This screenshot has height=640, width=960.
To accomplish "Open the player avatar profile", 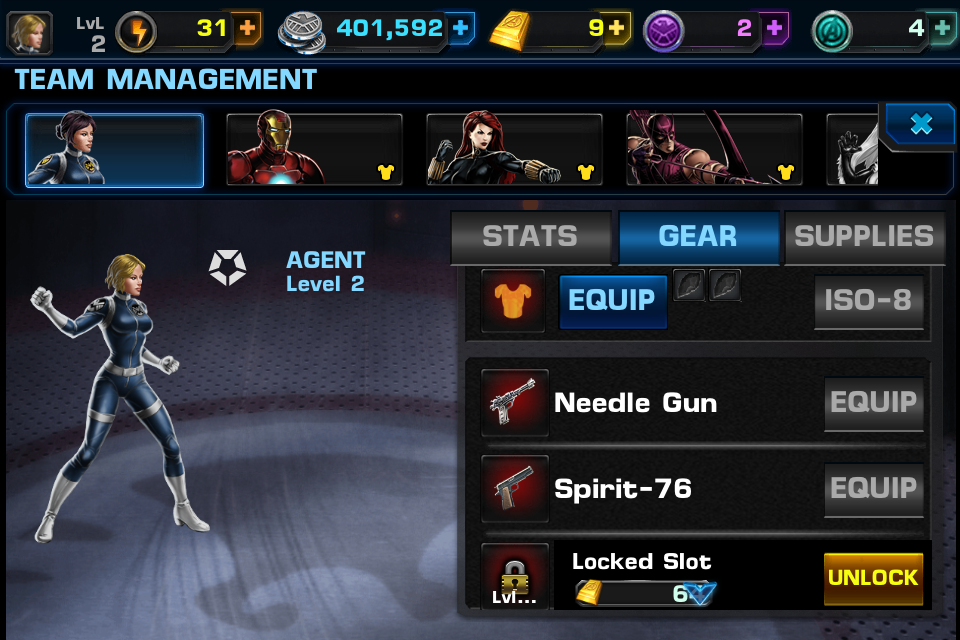I will 30,32.
